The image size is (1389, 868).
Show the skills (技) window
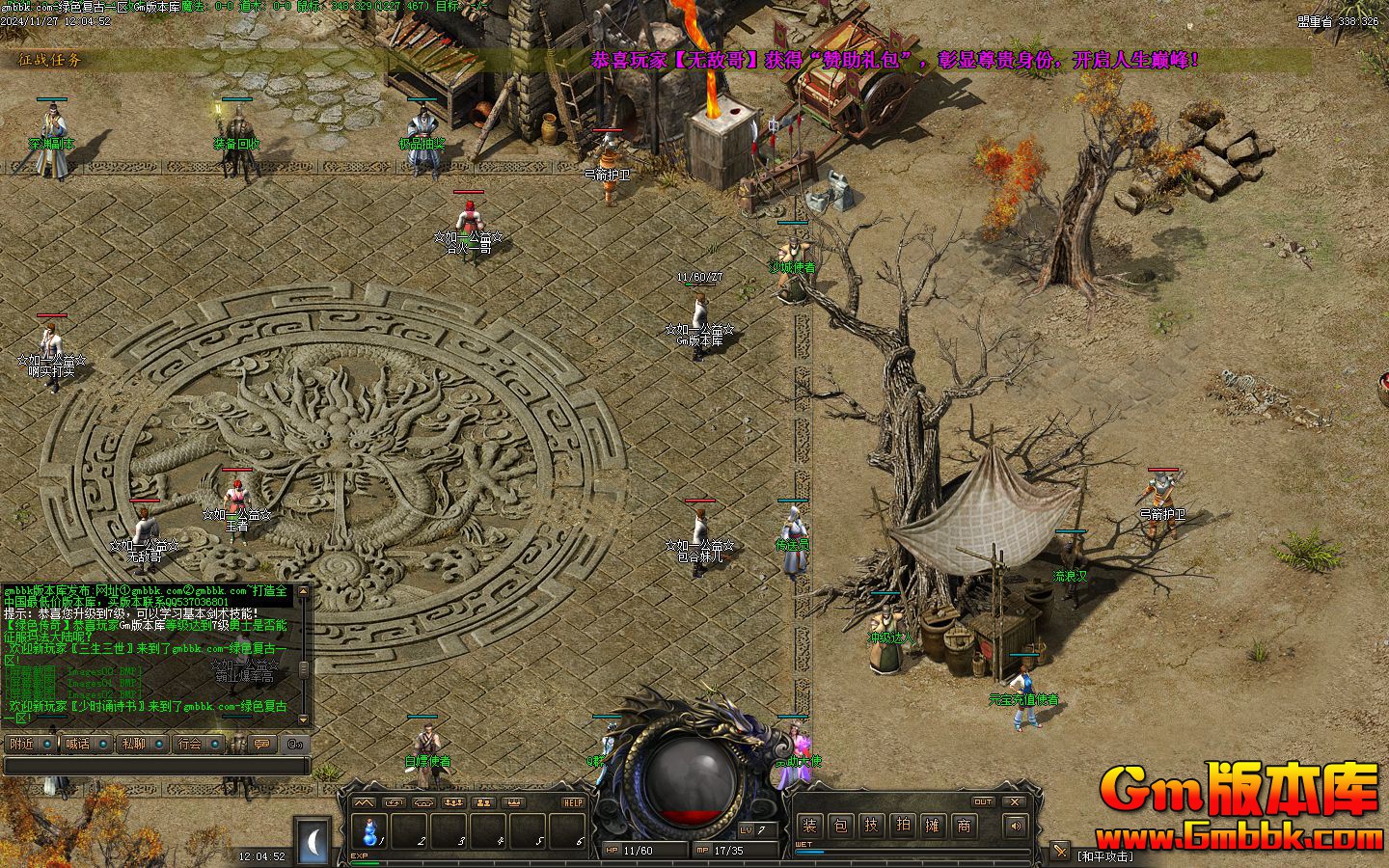871,826
